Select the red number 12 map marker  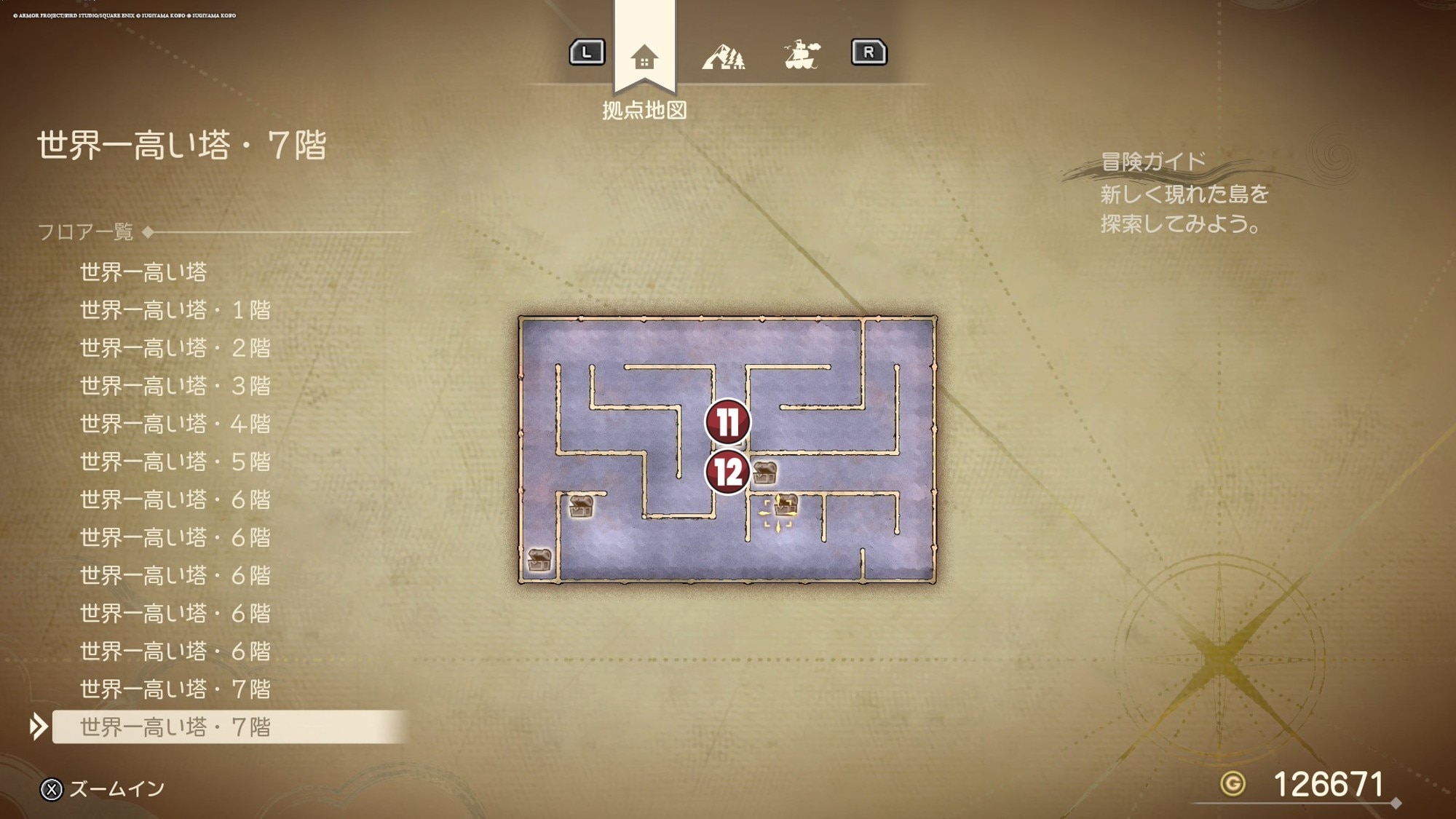click(x=727, y=472)
